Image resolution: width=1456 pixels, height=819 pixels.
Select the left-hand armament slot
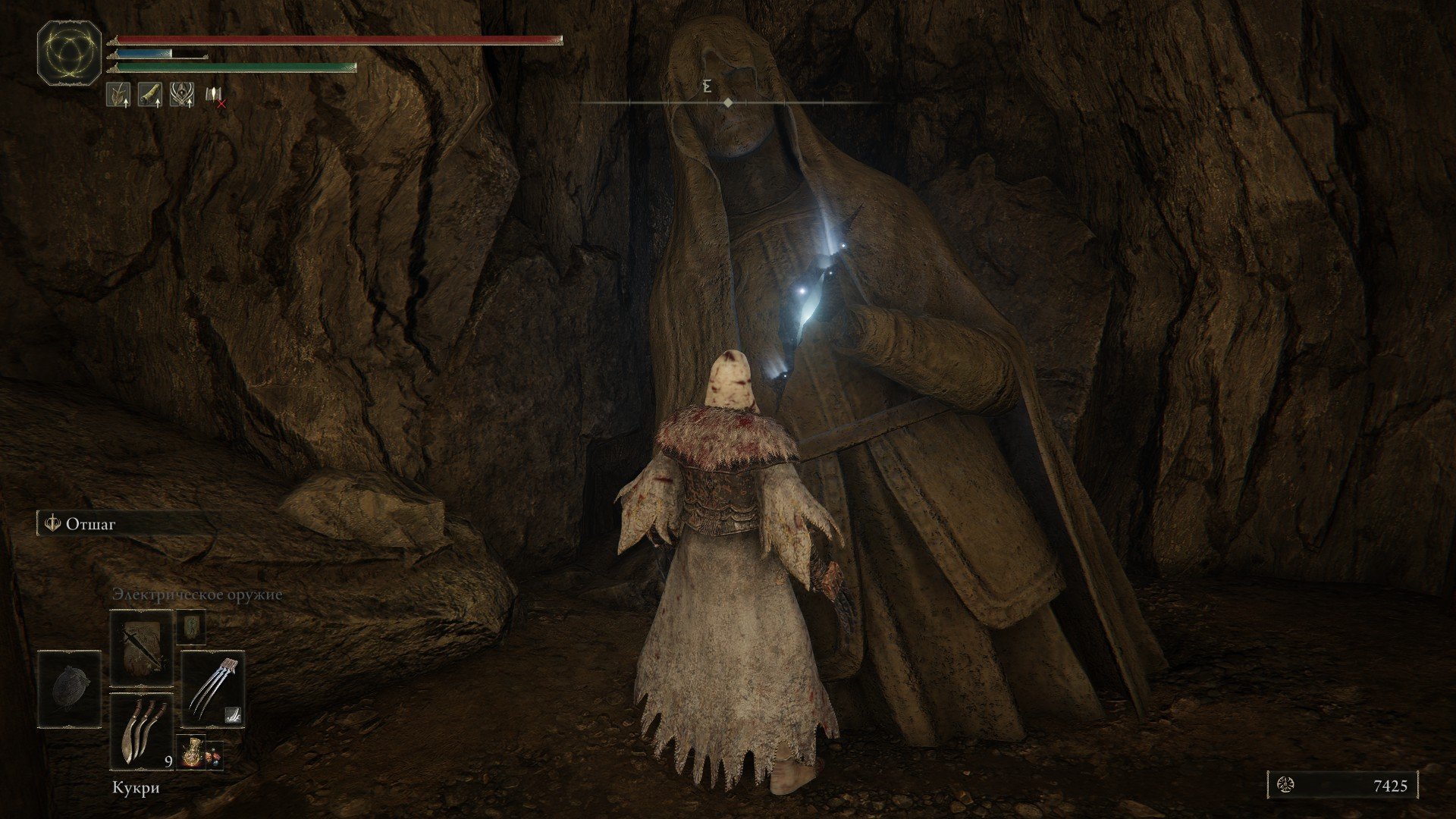69,689
